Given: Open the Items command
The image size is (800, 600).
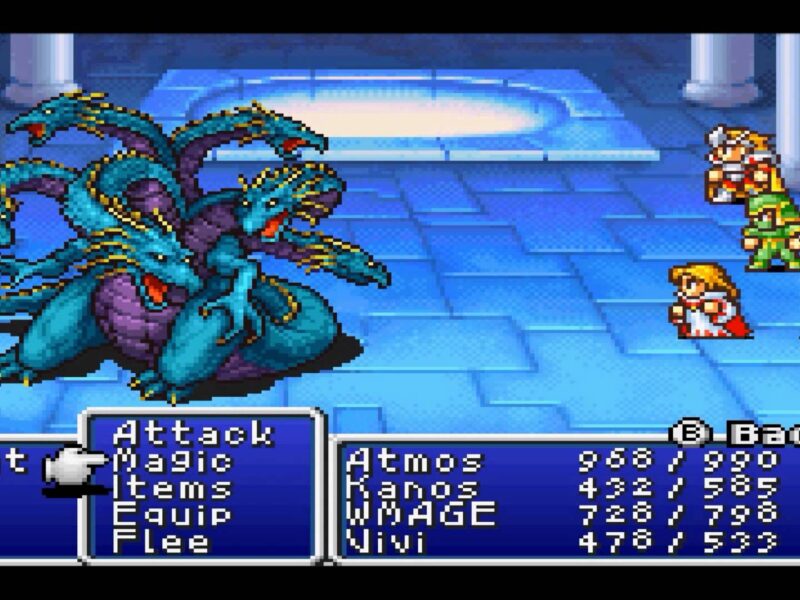Looking at the screenshot, I should (172, 488).
